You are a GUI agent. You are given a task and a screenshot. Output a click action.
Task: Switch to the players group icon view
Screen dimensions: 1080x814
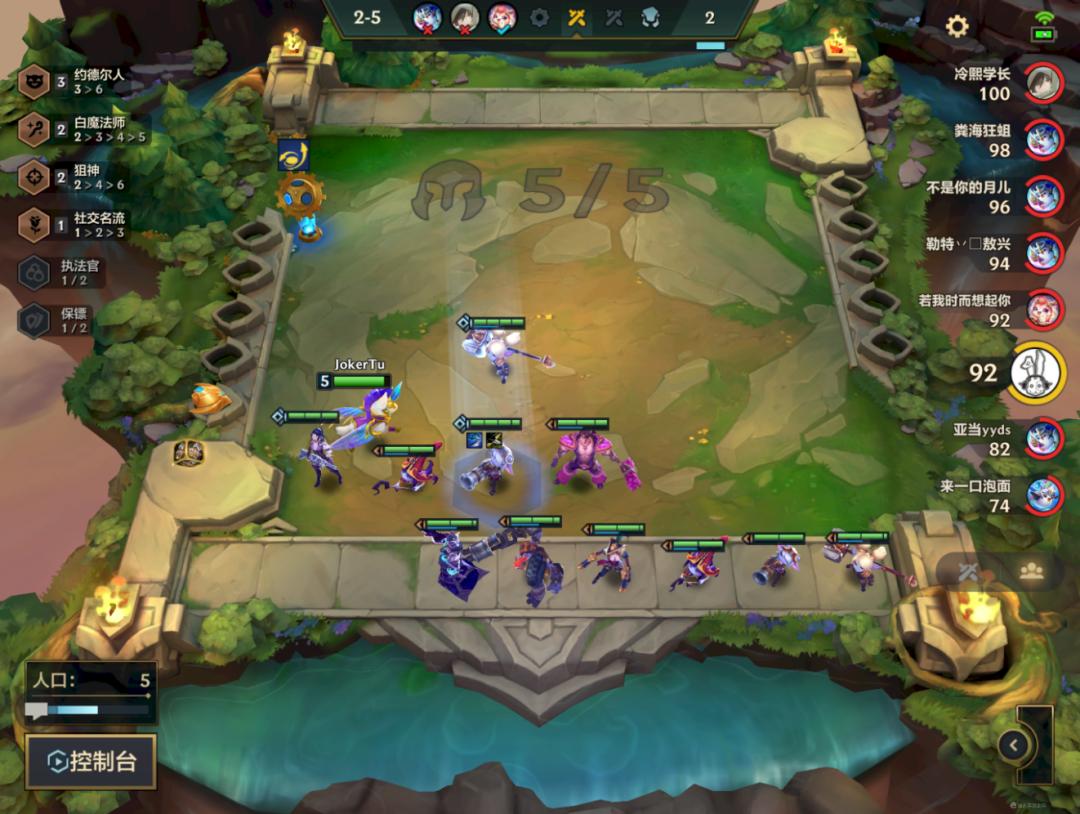[x=1031, y=571]
